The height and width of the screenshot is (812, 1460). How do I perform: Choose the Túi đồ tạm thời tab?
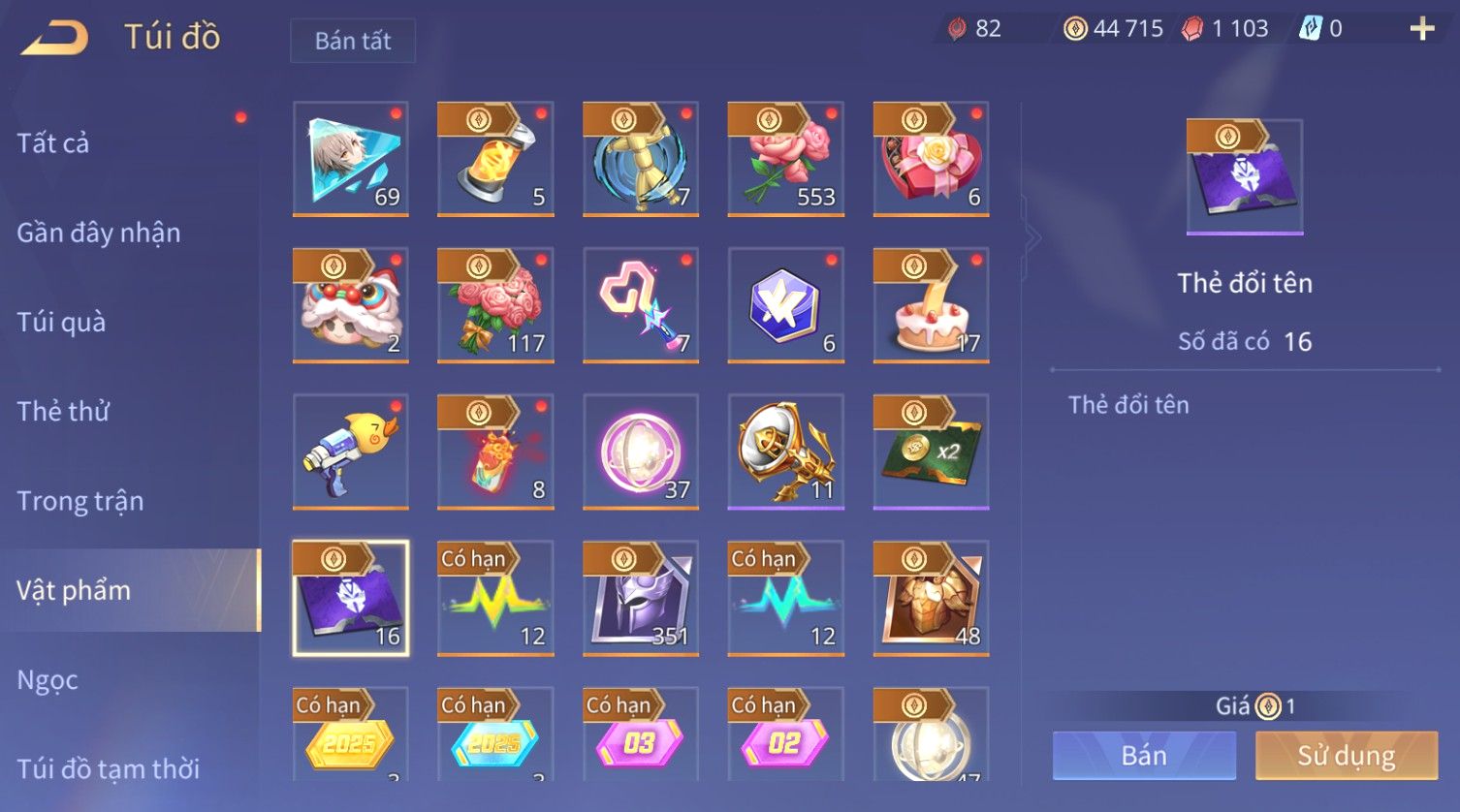point(109,768)
